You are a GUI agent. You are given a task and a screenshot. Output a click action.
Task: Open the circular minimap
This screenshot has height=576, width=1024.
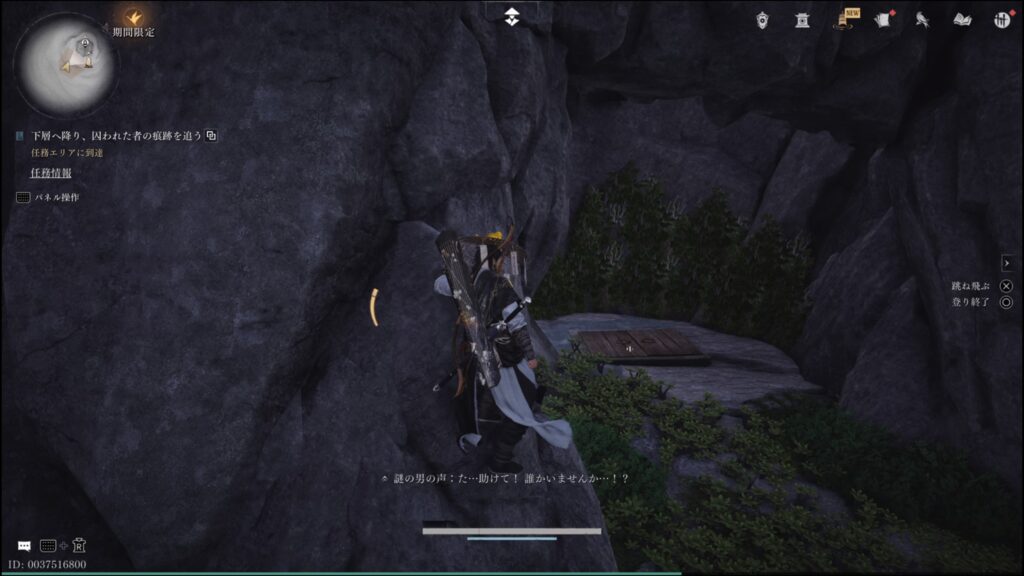pos(66,65)
